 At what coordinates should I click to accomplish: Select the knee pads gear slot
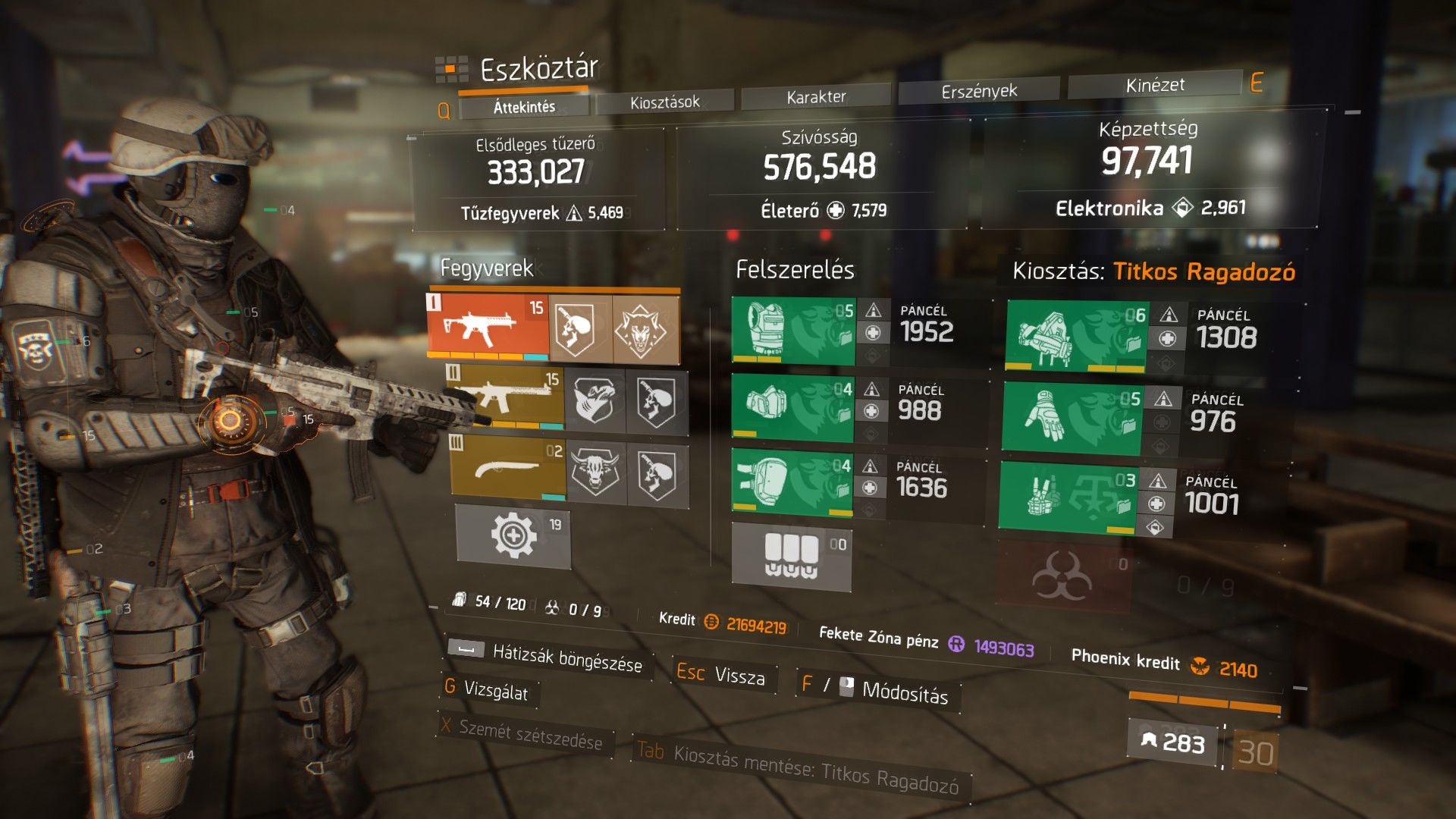pyautogui.click(x=791, y=482)
